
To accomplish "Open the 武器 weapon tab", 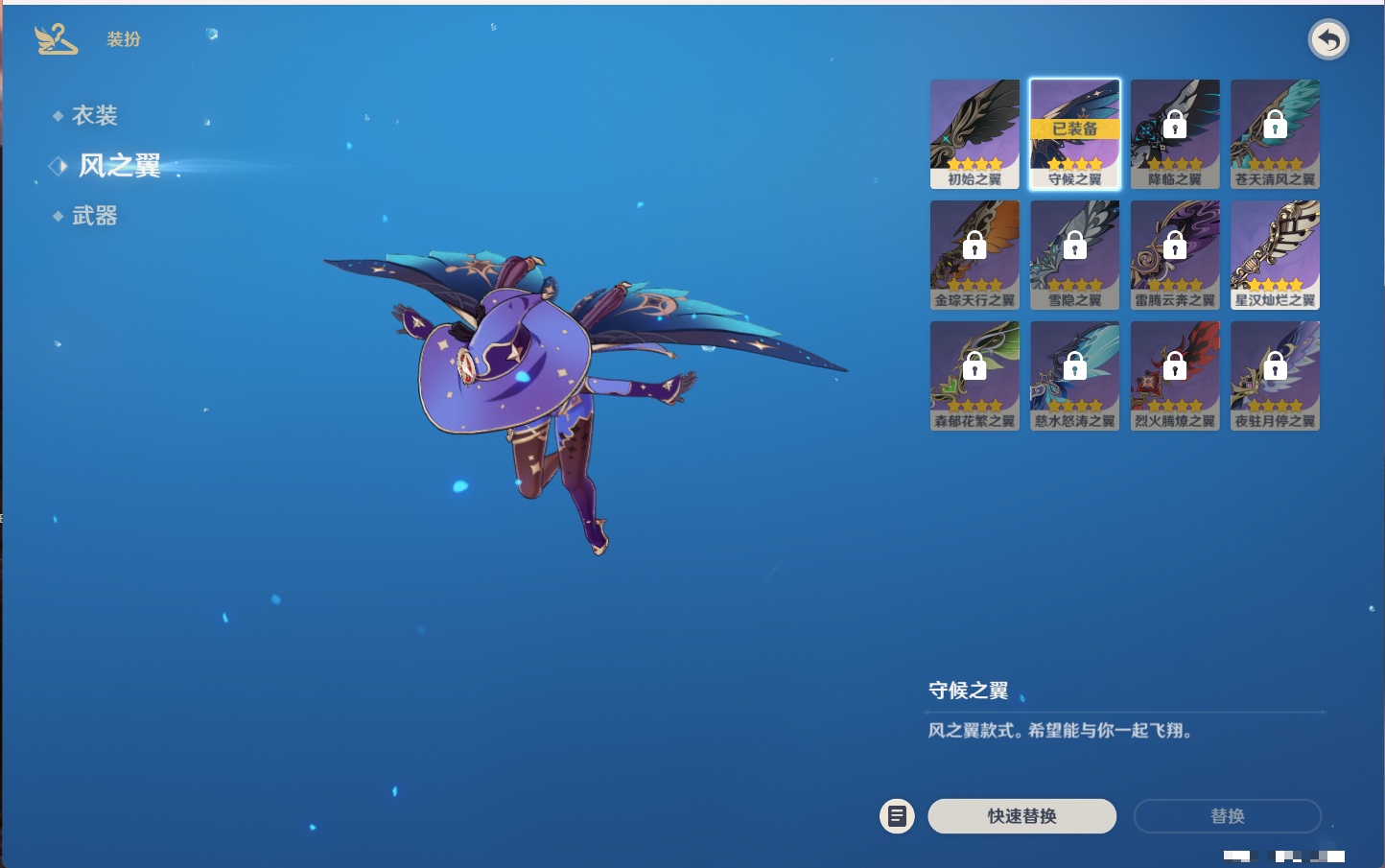I will tap(94, 217).
